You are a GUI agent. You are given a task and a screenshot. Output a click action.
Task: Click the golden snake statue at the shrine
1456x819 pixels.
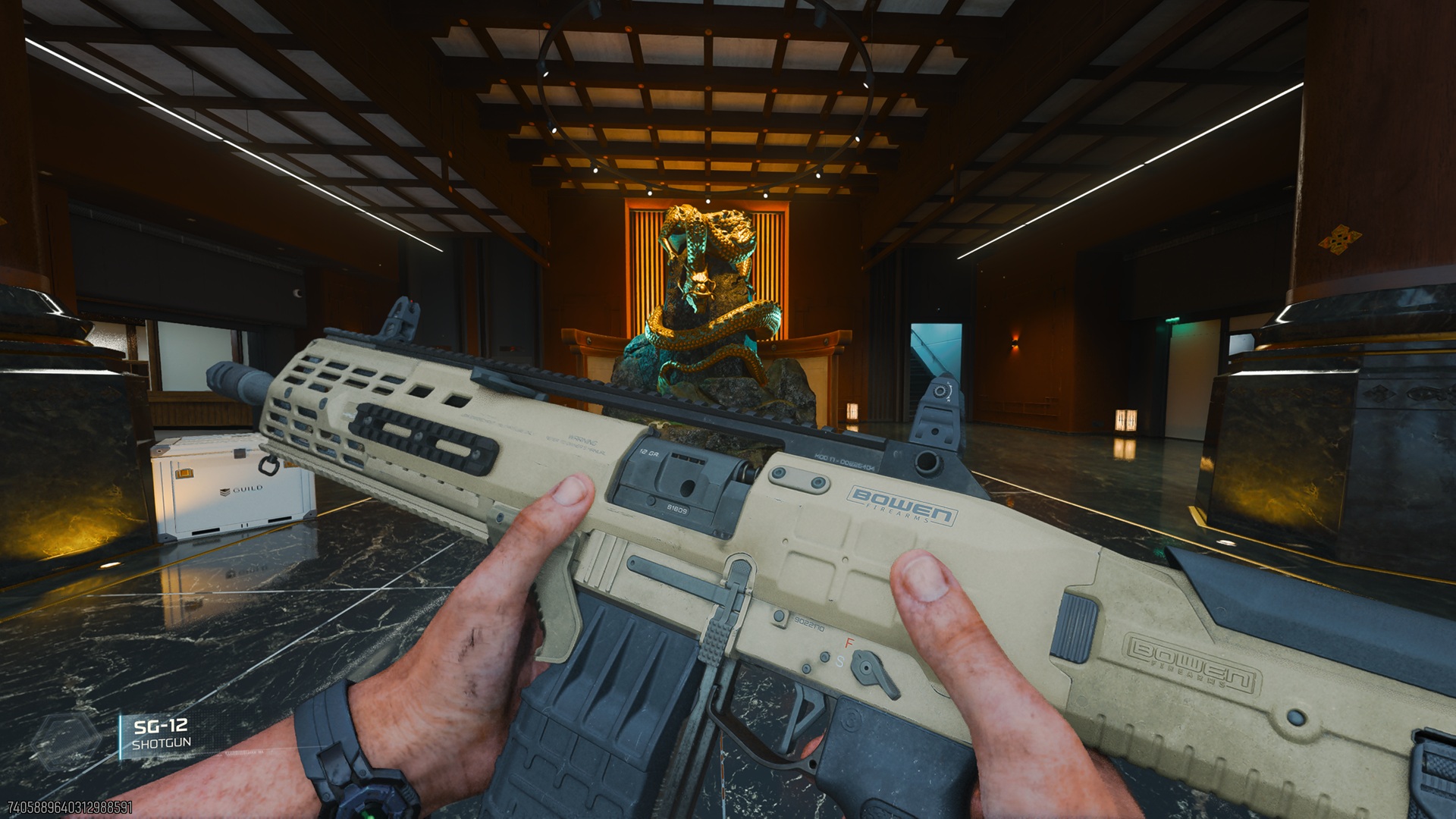[x=705, y=303]
